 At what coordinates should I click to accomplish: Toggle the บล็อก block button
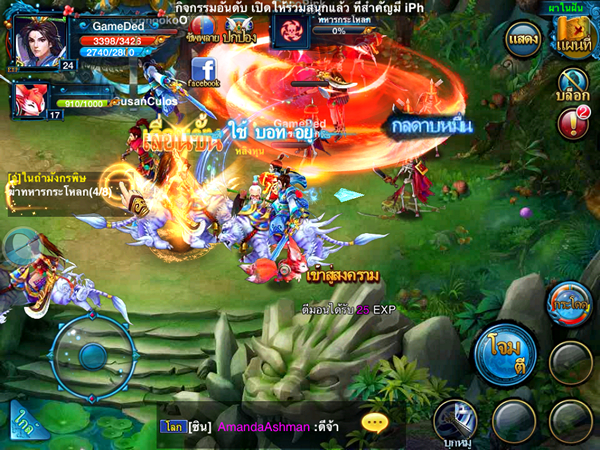click(573, 86)
